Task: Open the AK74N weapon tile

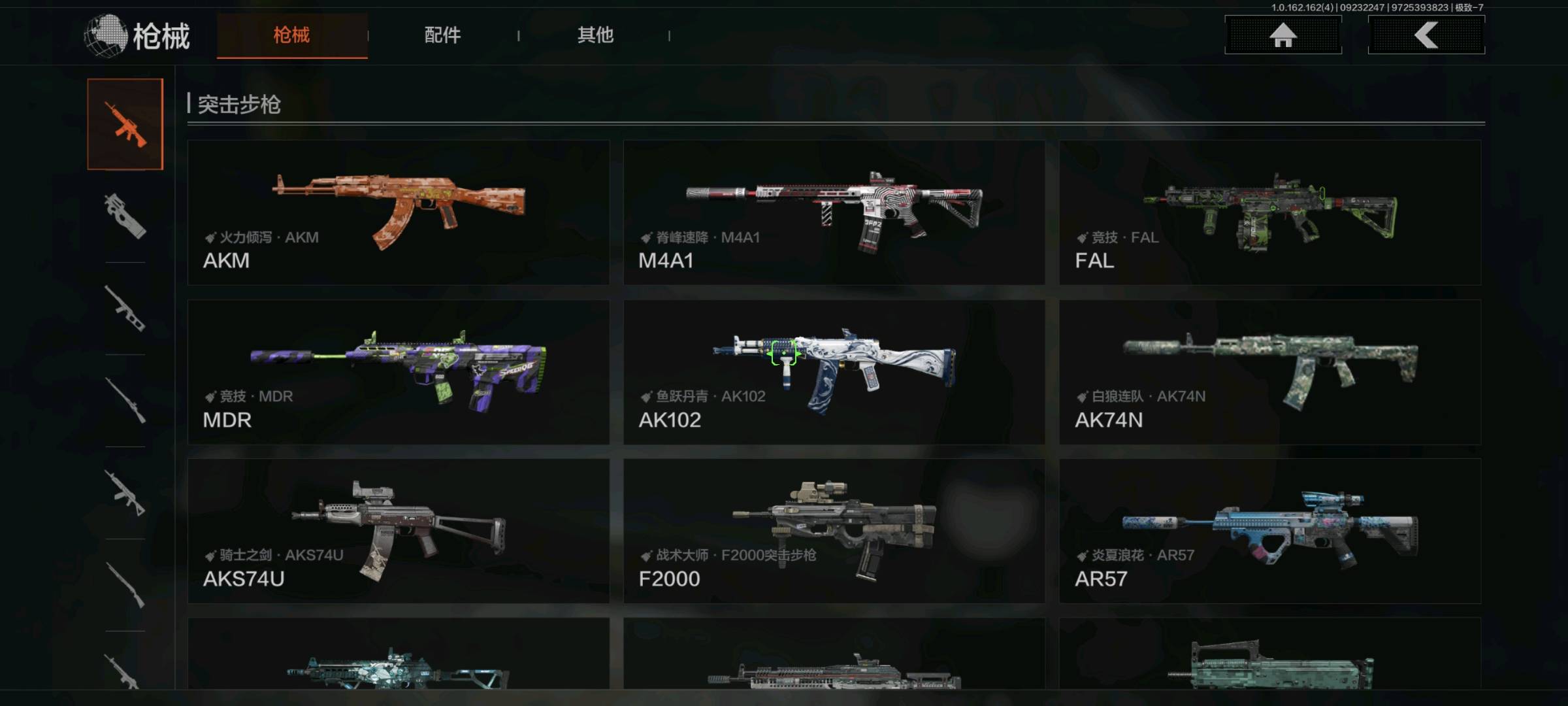Action: [x=1269, y=372]
